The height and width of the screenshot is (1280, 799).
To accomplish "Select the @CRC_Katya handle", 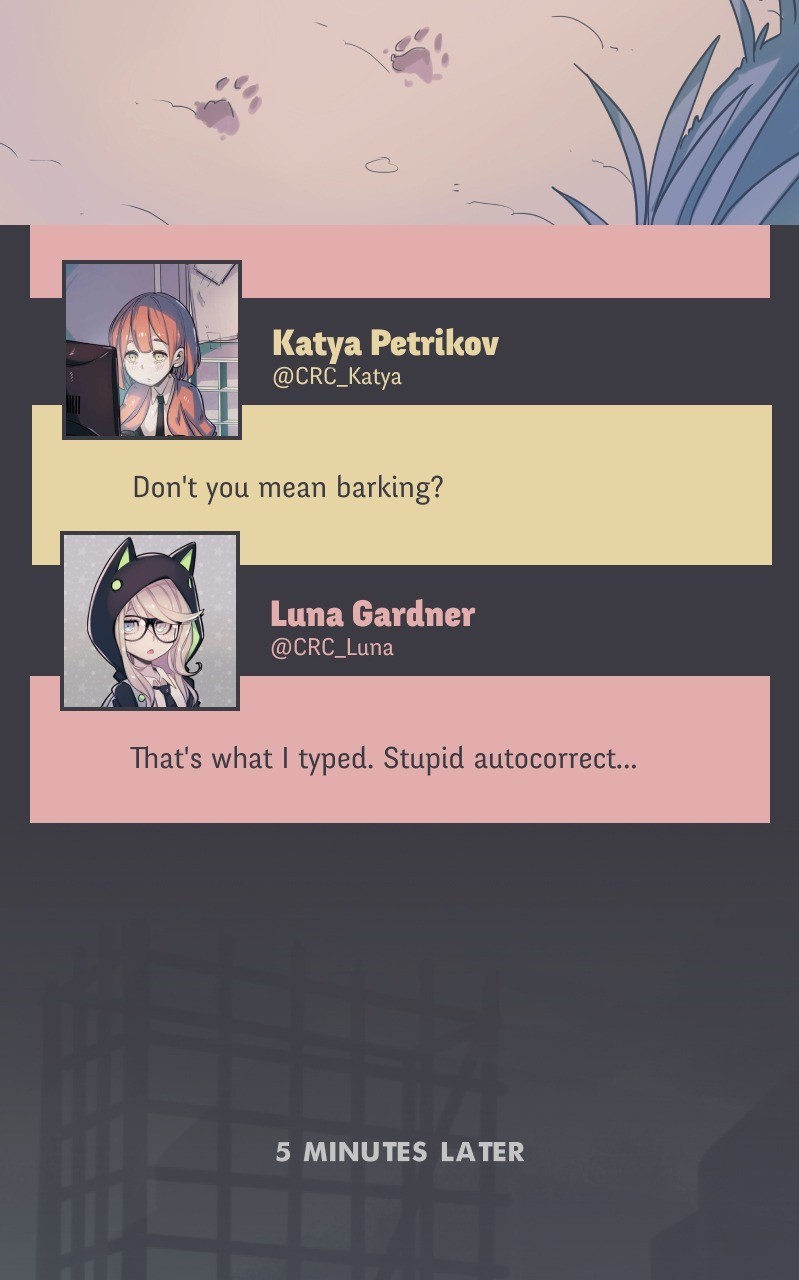I will (337, 377).
